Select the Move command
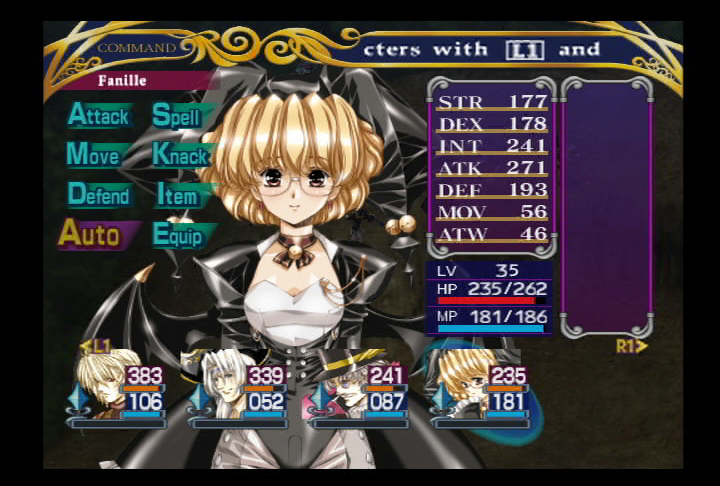The width and height of the screenshot is (720, 486). (x=93, y=155)
